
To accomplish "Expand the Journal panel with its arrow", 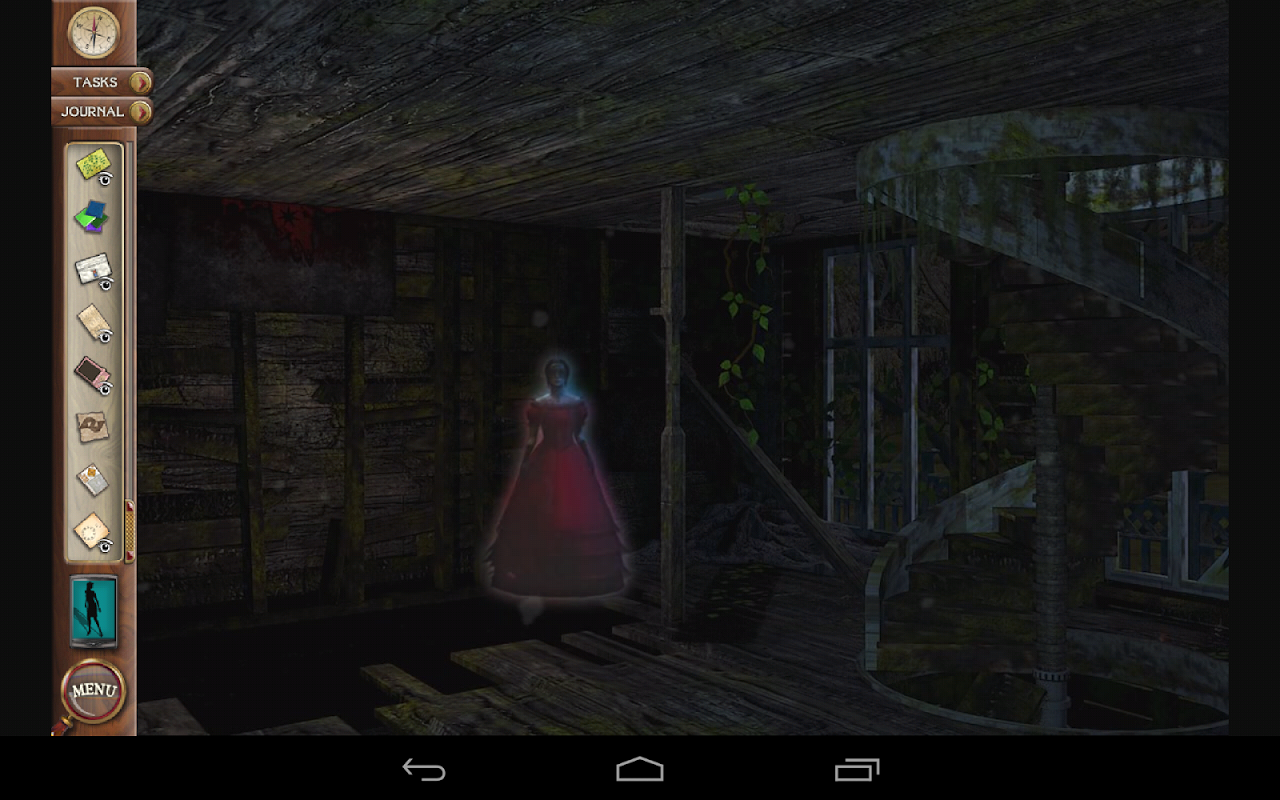I will (141, 112).
